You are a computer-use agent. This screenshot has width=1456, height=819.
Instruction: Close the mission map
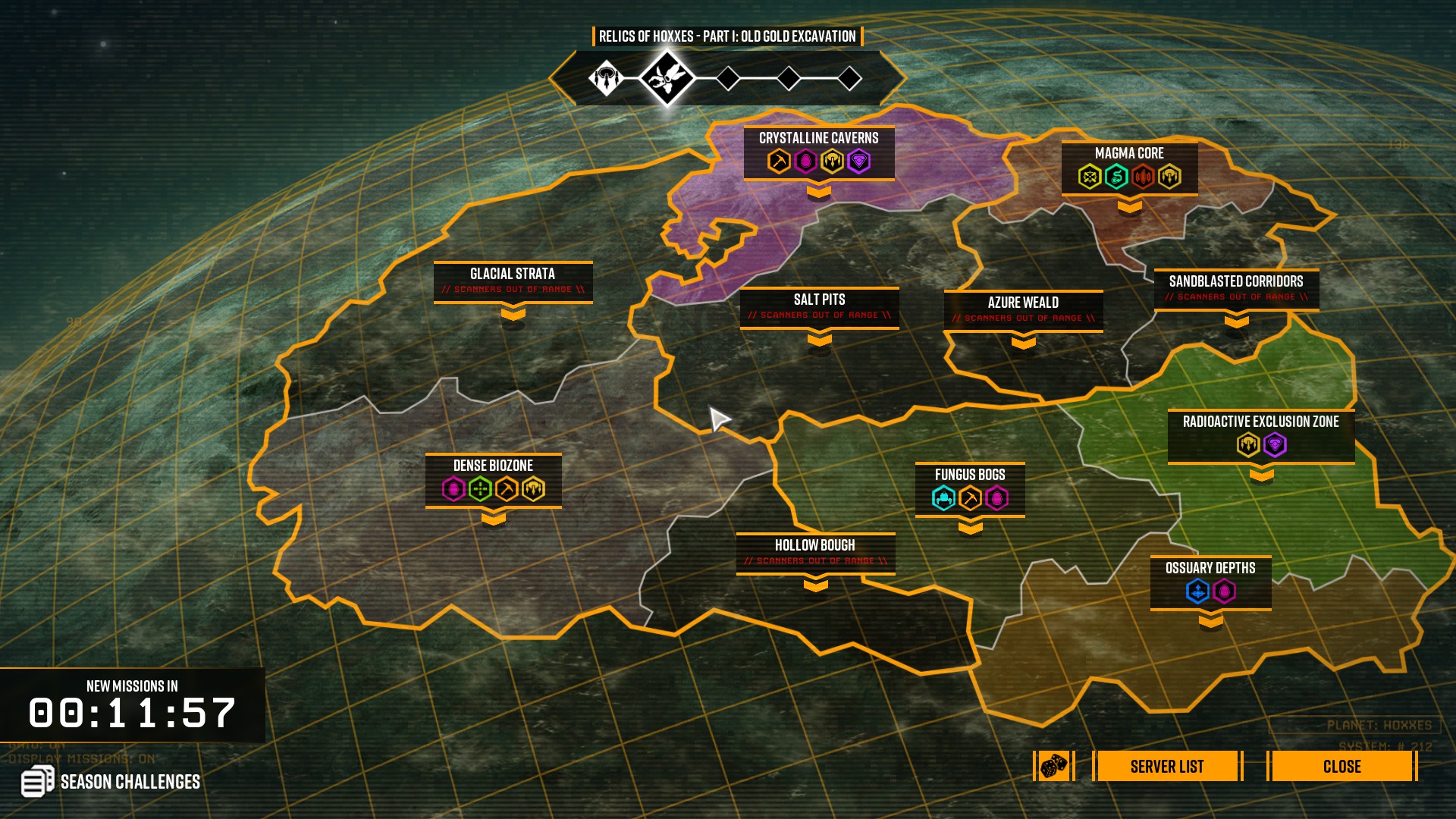coord(1341,766)
